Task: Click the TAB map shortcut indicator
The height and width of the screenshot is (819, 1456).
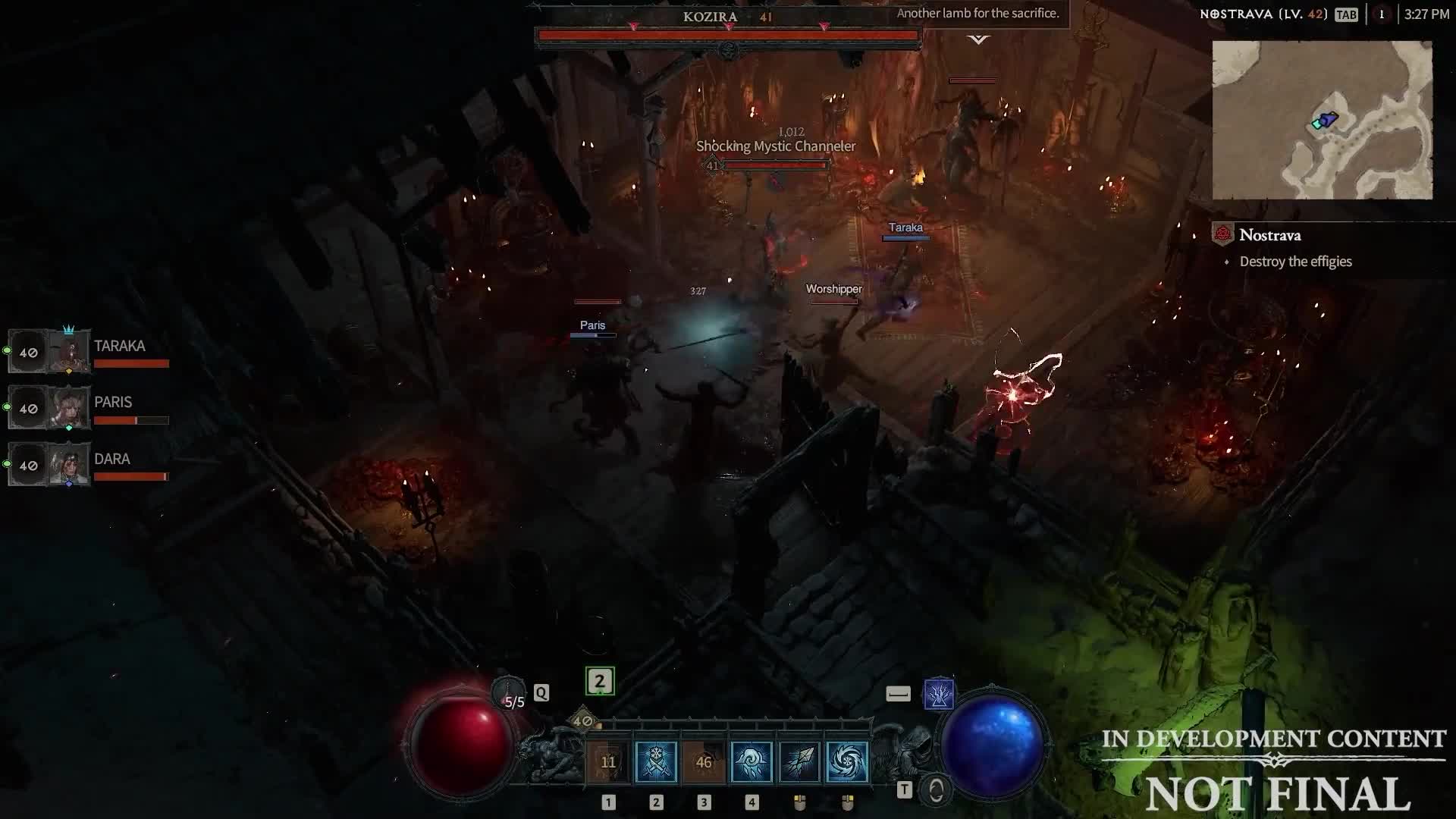Action: click(1346, 14)
